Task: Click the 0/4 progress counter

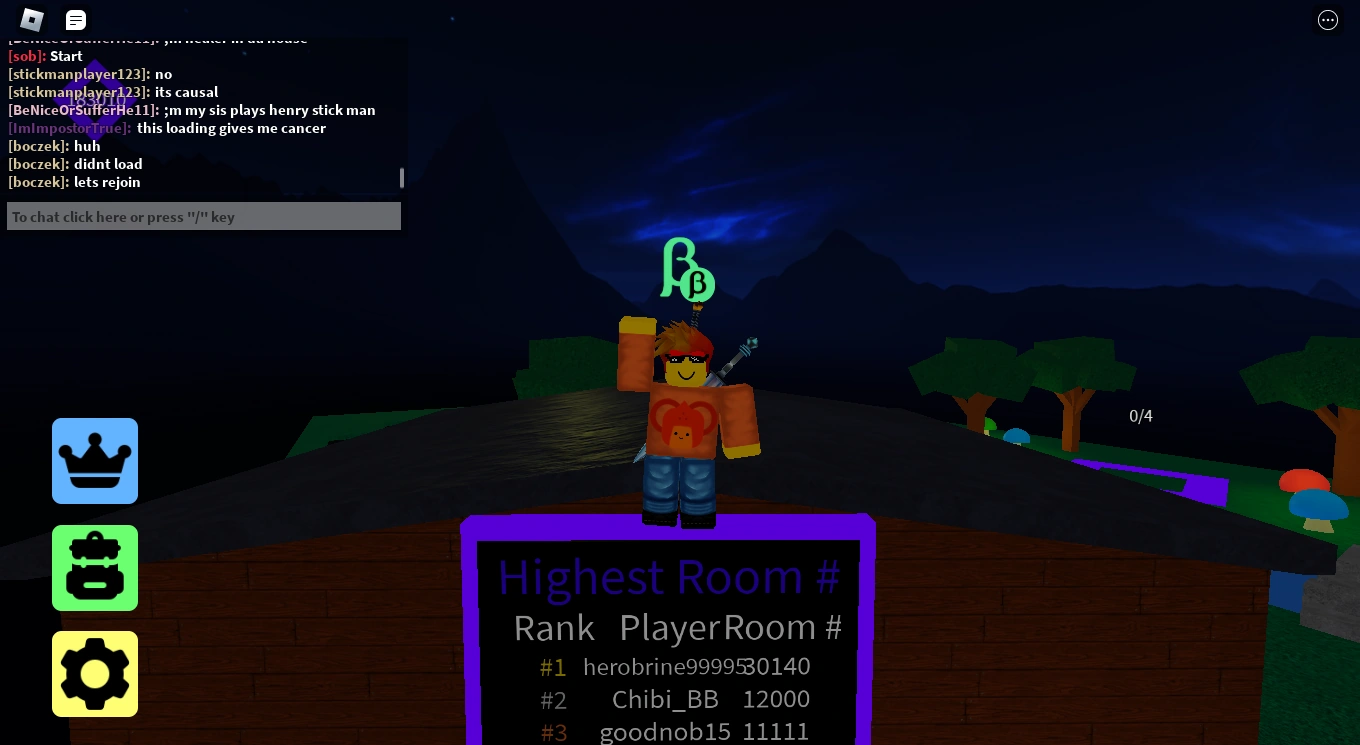Action: pos(1140,416)
